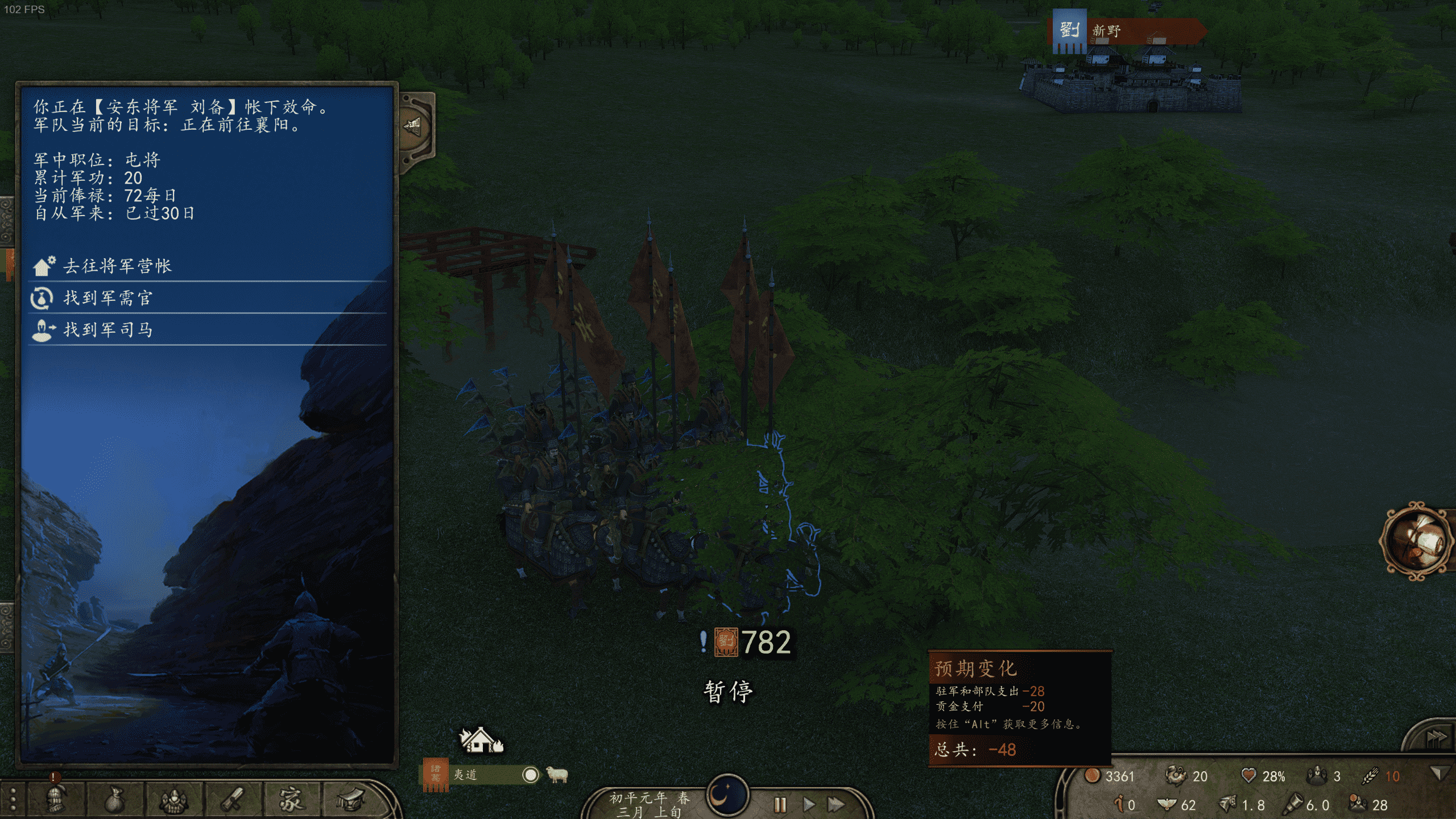Open the quests scroll icon
The image size is (1456, 819).
point(233,800)
